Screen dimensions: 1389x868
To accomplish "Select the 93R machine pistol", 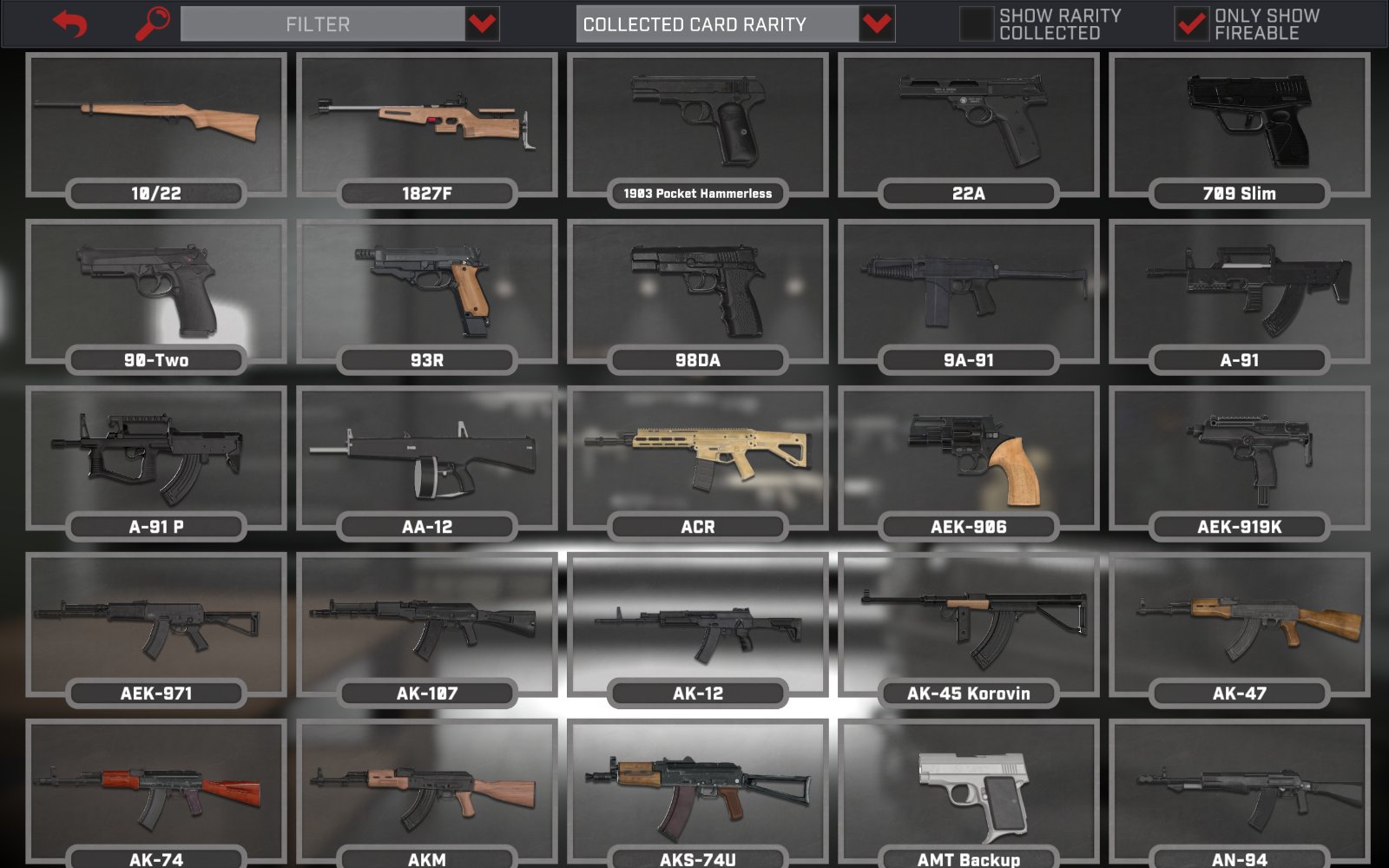I will [427, 293].
